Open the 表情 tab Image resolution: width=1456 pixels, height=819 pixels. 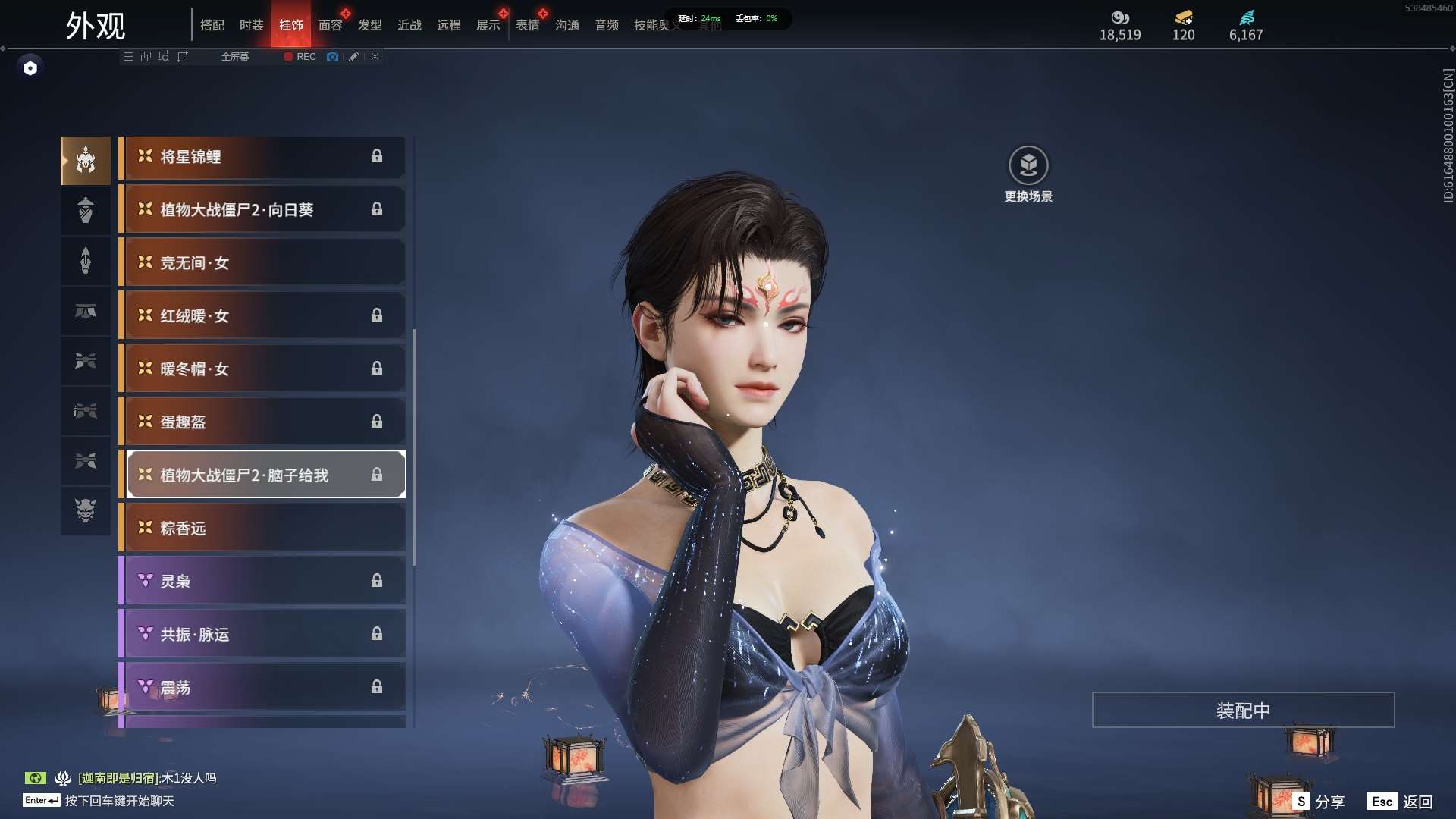[x=527, y=25]
